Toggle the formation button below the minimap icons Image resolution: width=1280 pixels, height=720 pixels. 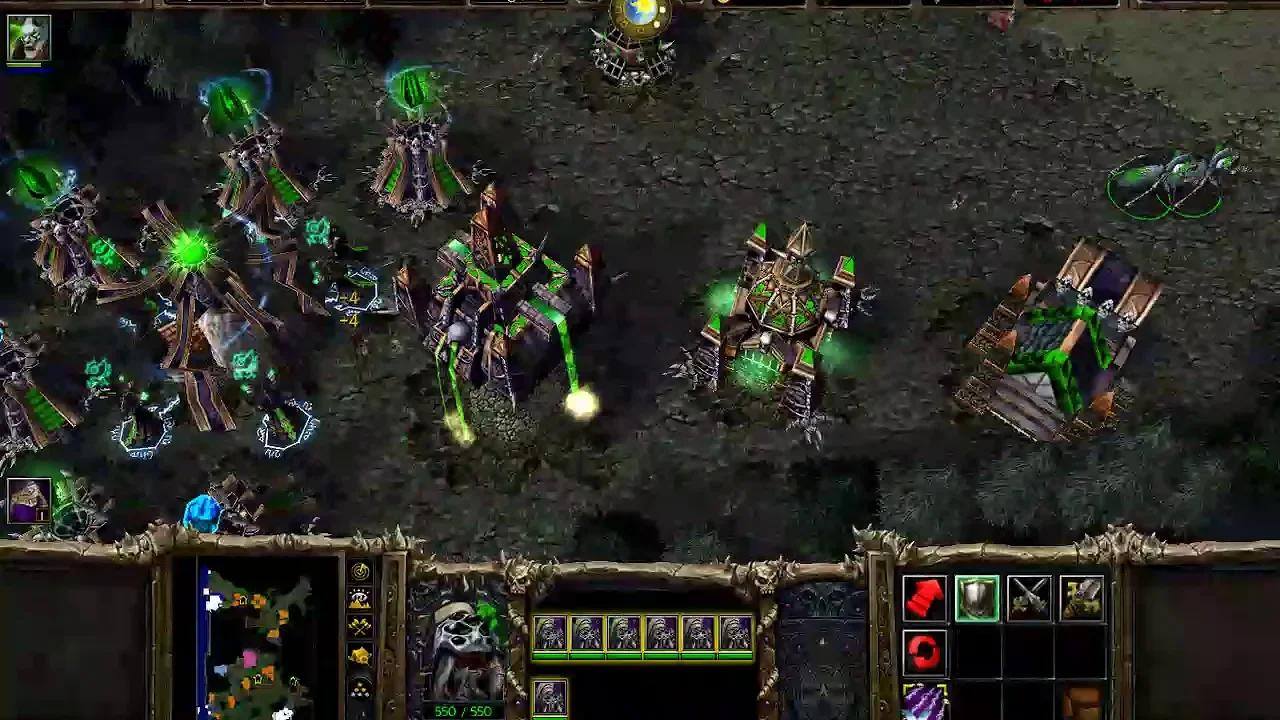(361, 688)
